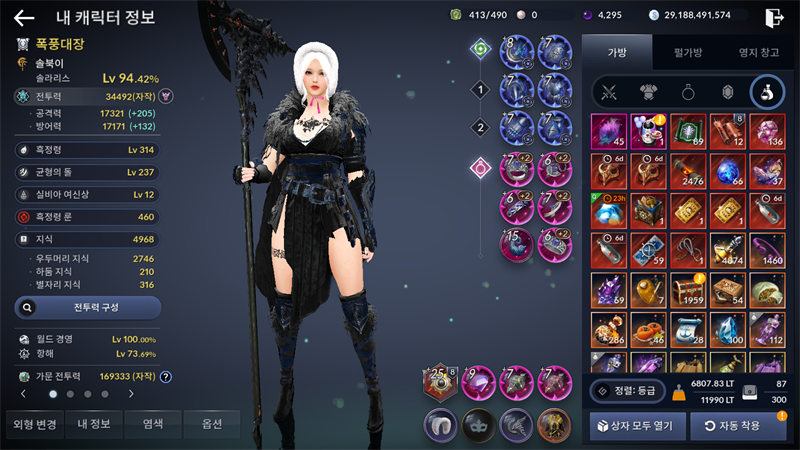Go back using the top-left arrow
The width and height of the screenshot is (800, 450).
(x=24, y=17)
